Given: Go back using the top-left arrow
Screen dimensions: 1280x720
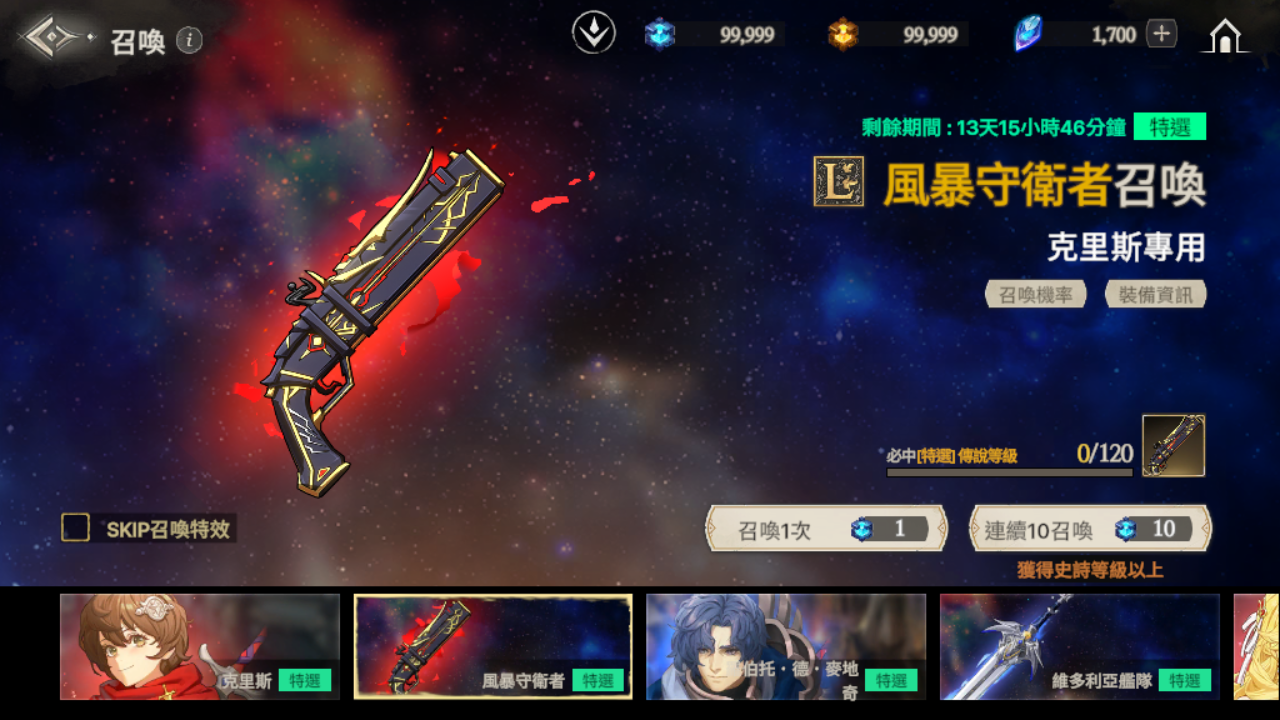Looking at the screenshot, I should (50, 38).
